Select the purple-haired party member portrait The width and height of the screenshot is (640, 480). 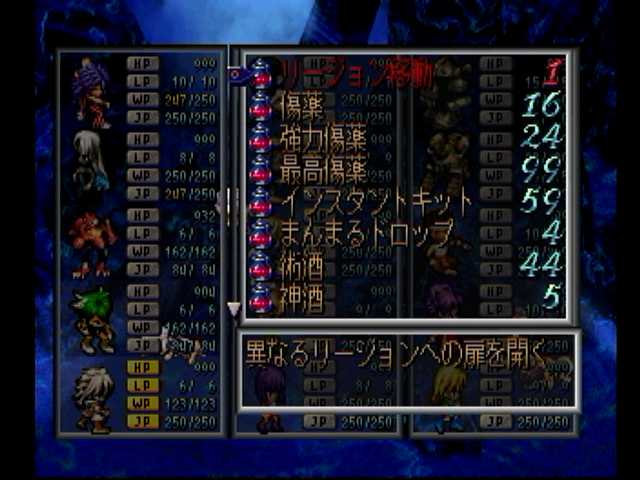(x=91, y=88)
